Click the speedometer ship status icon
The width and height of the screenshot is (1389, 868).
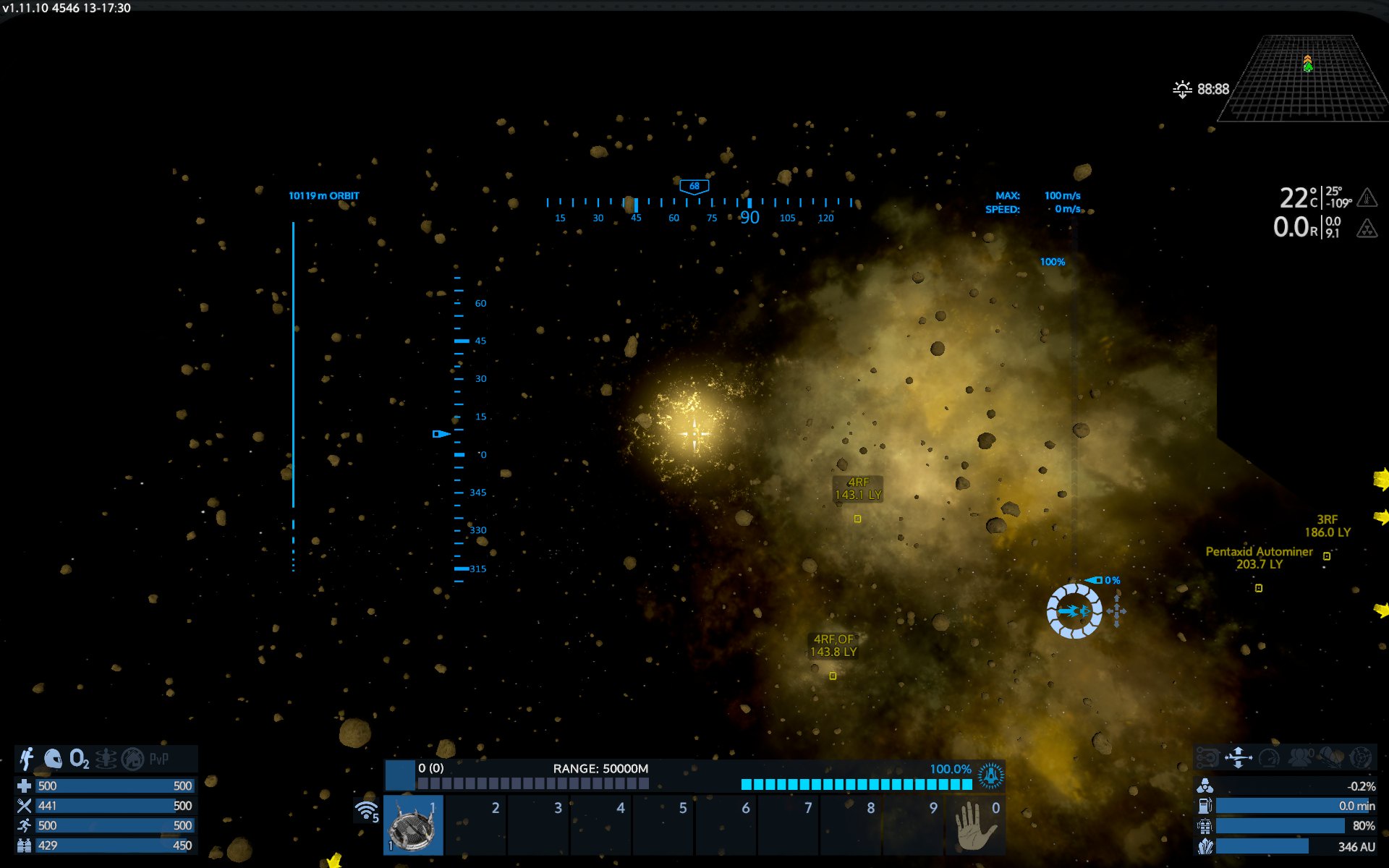coord(1269,757)
